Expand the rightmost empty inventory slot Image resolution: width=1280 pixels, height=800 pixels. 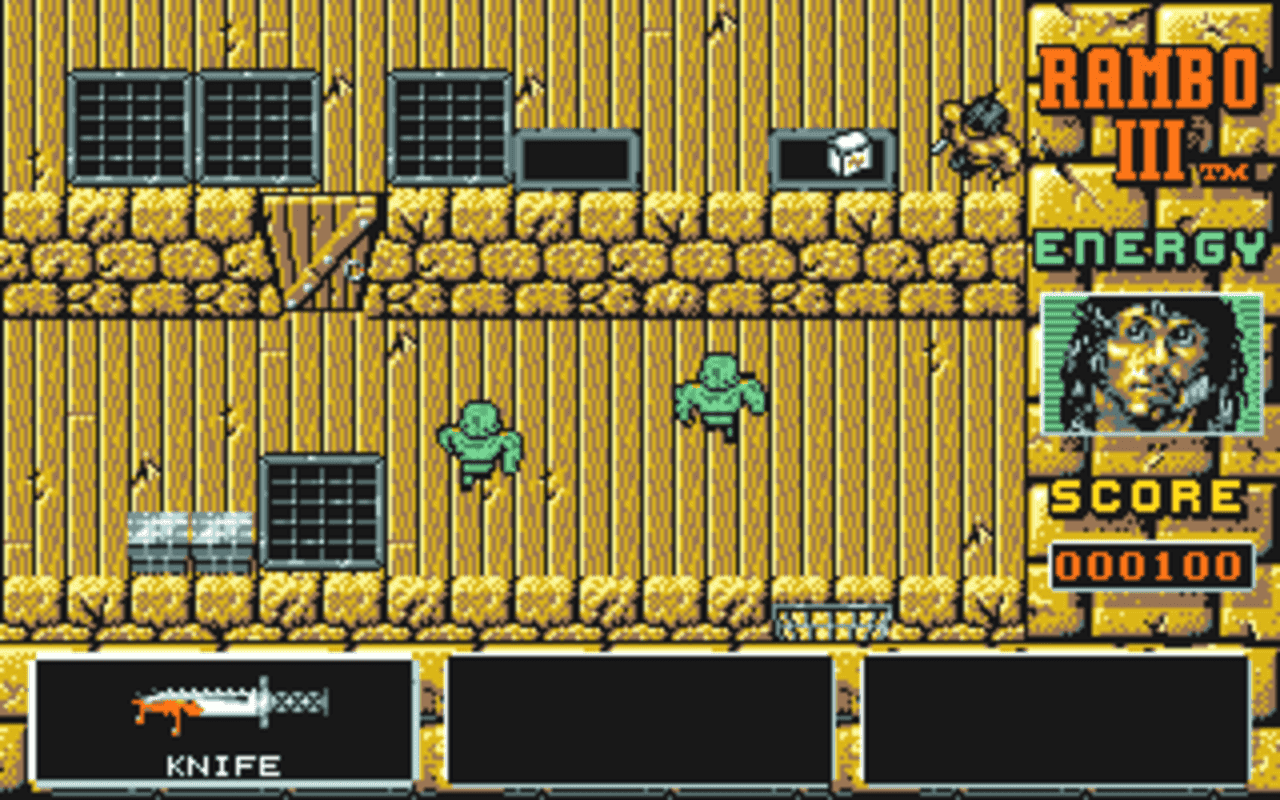coord(1057,720)
